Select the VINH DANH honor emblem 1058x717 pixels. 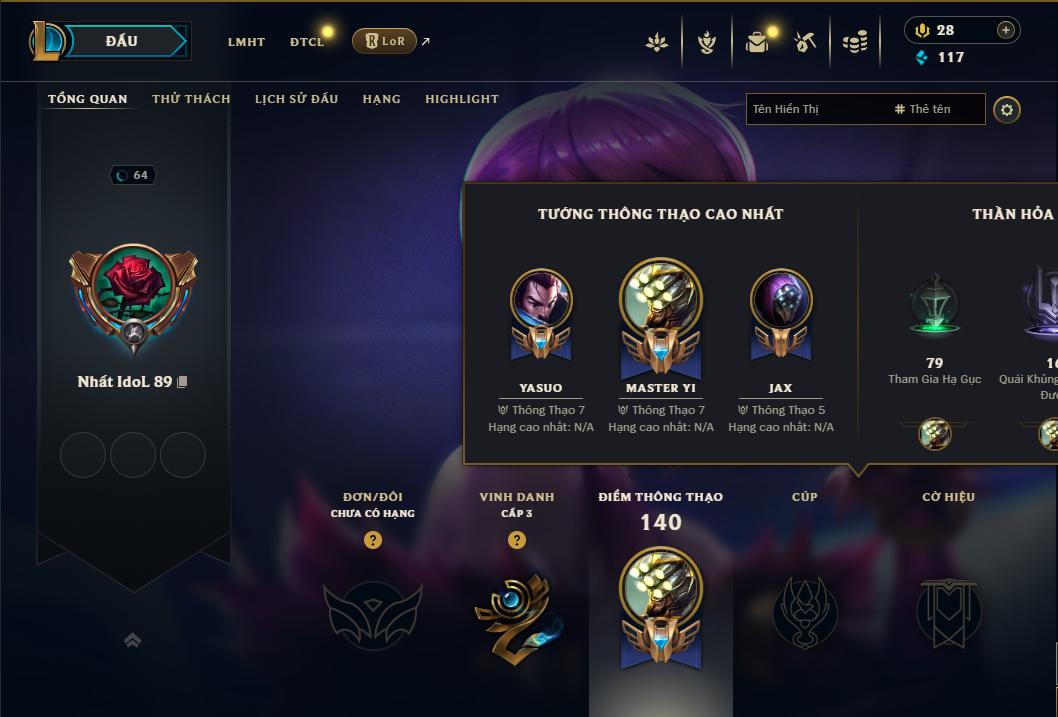[516, 612]
